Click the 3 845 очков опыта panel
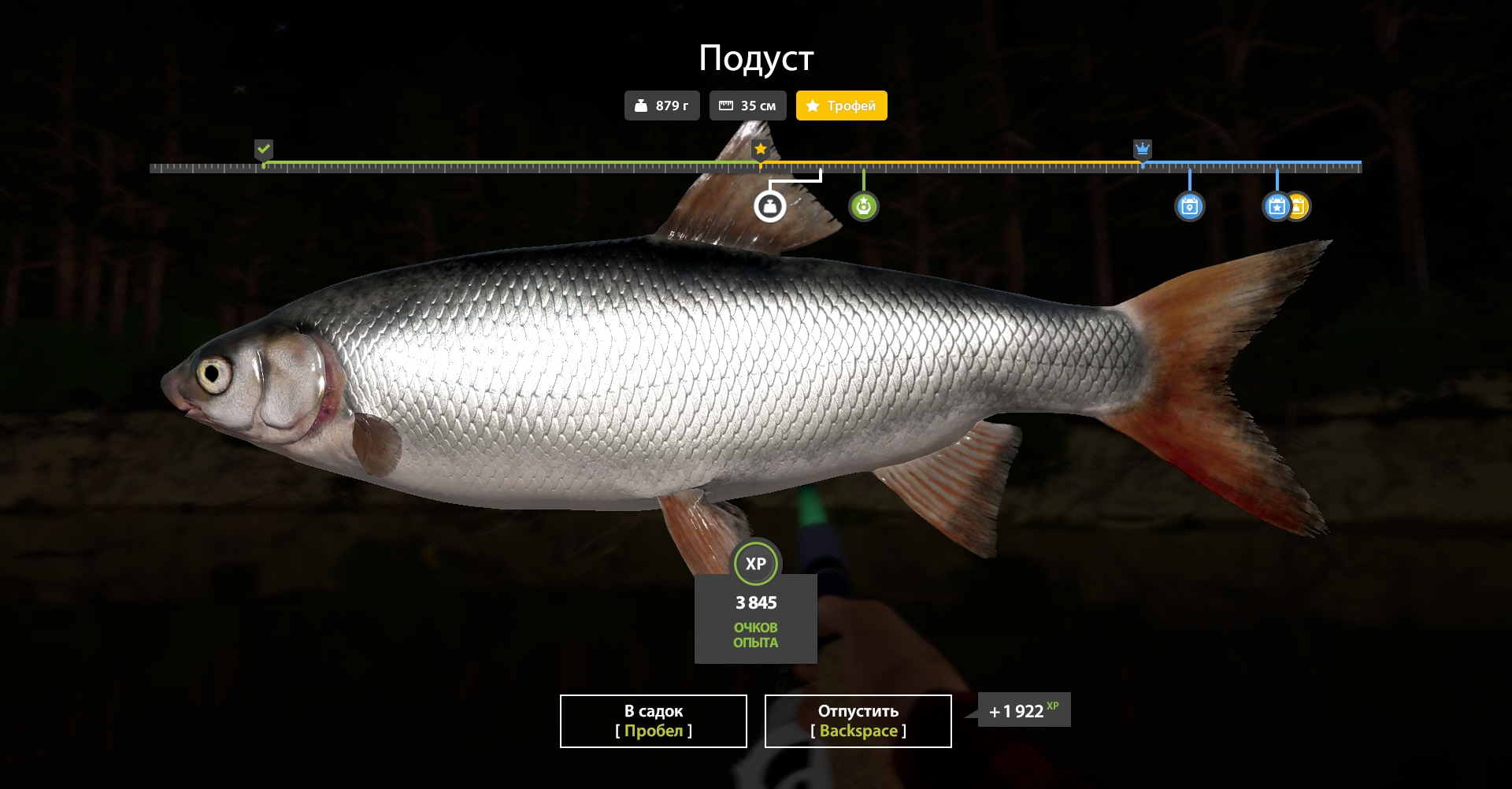The height and width of the screenshot is (789, 1512). (x=756, y=622)
